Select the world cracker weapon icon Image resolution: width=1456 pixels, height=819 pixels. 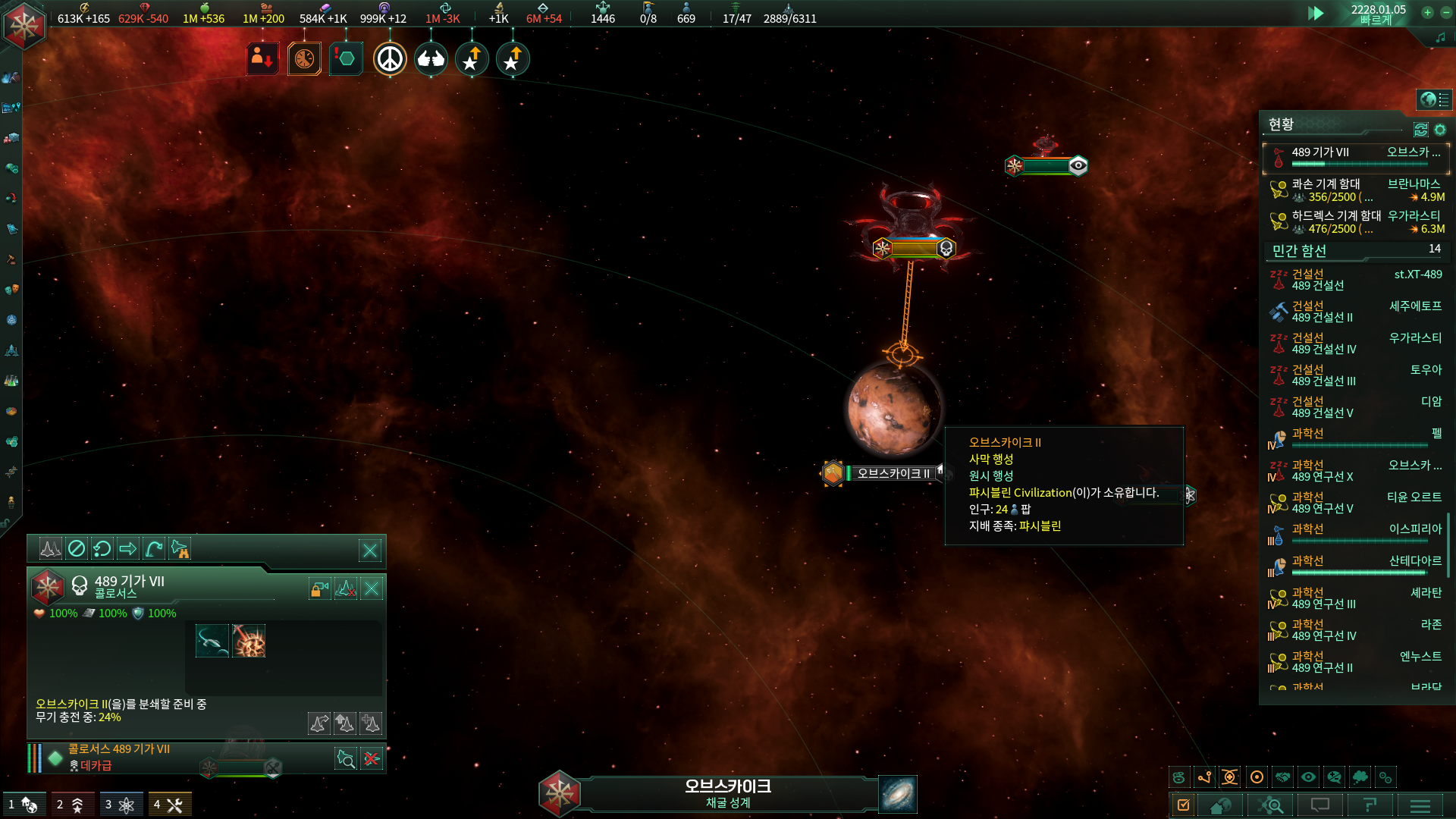pyautogui.click(x=249, y=642)
